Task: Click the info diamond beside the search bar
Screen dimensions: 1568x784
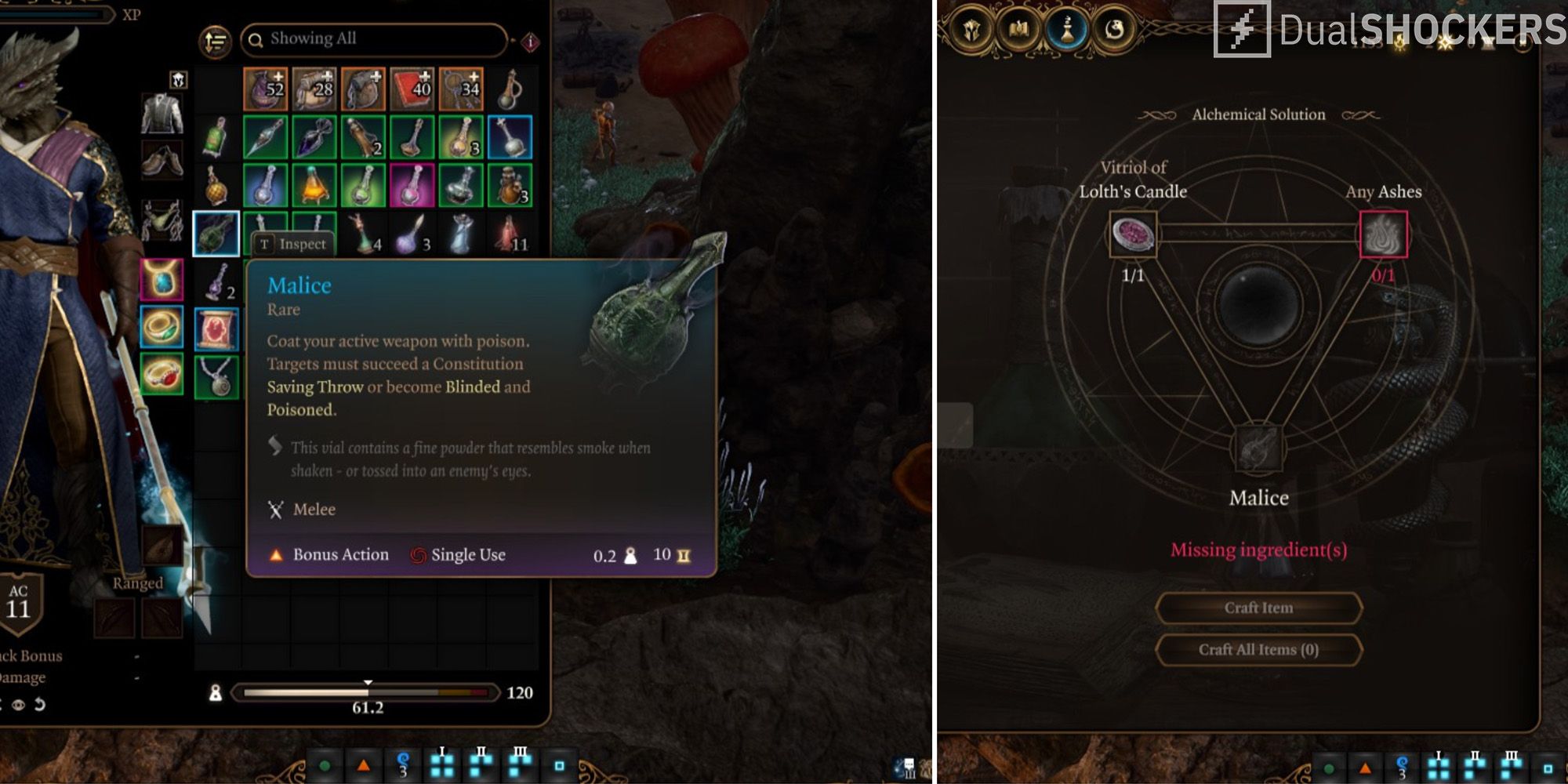Action: pos(531,39)
